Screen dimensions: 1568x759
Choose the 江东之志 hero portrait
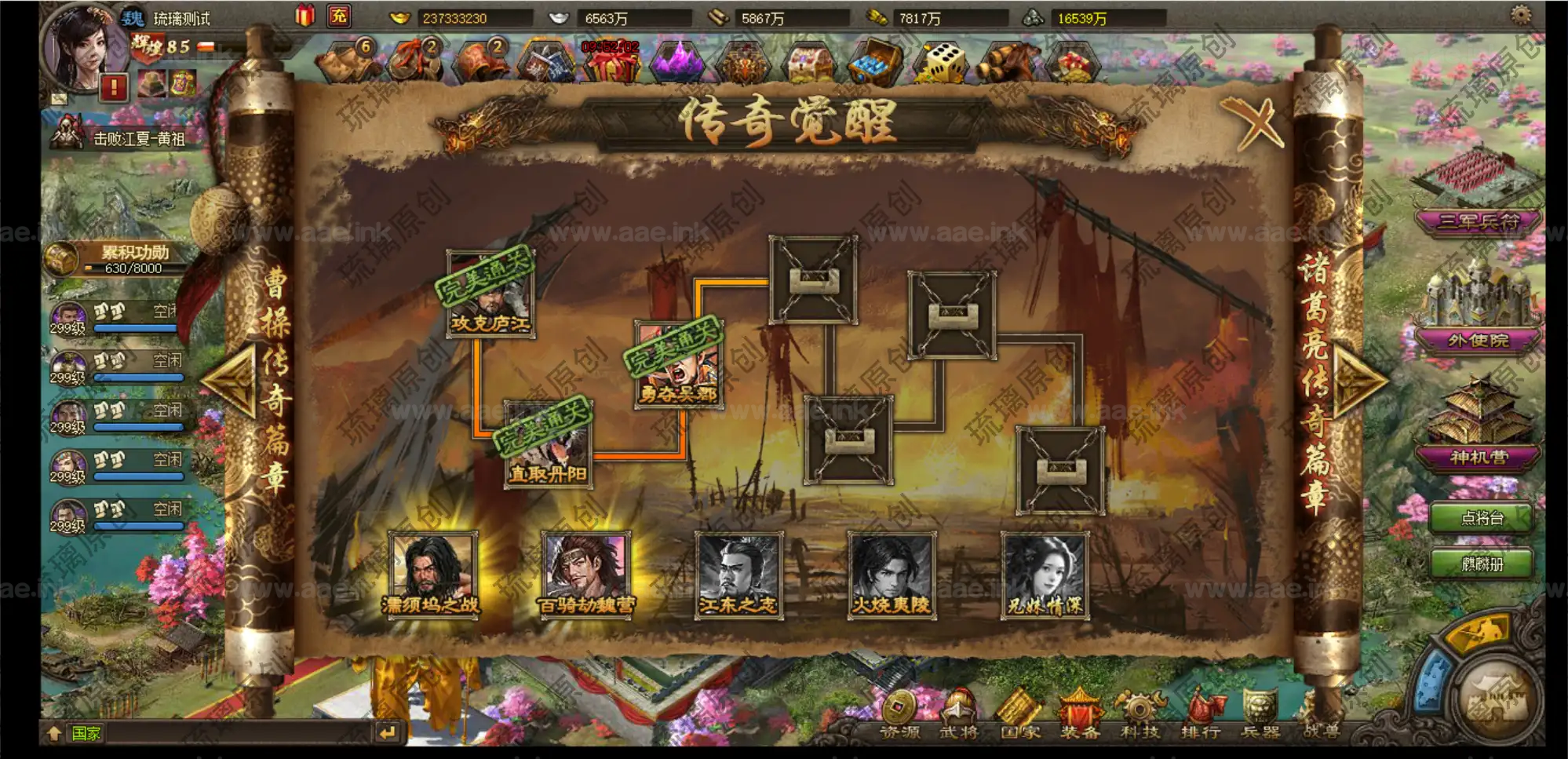point(738,575)
